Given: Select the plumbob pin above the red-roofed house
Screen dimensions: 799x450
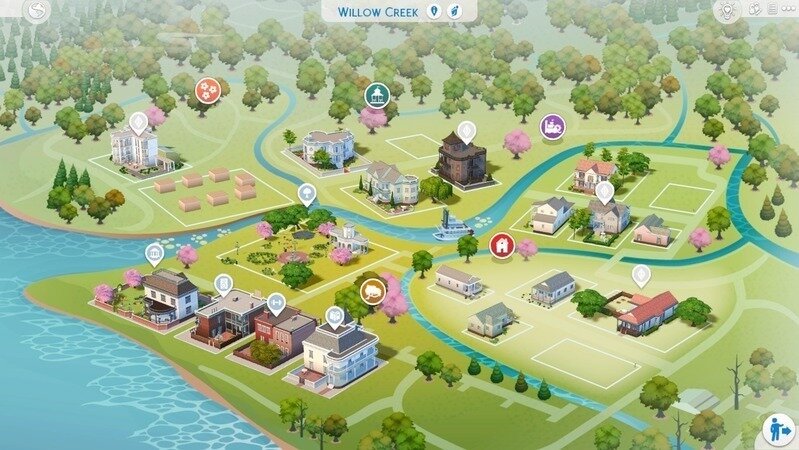Looking at the screenshot, I should pos(641,273).
